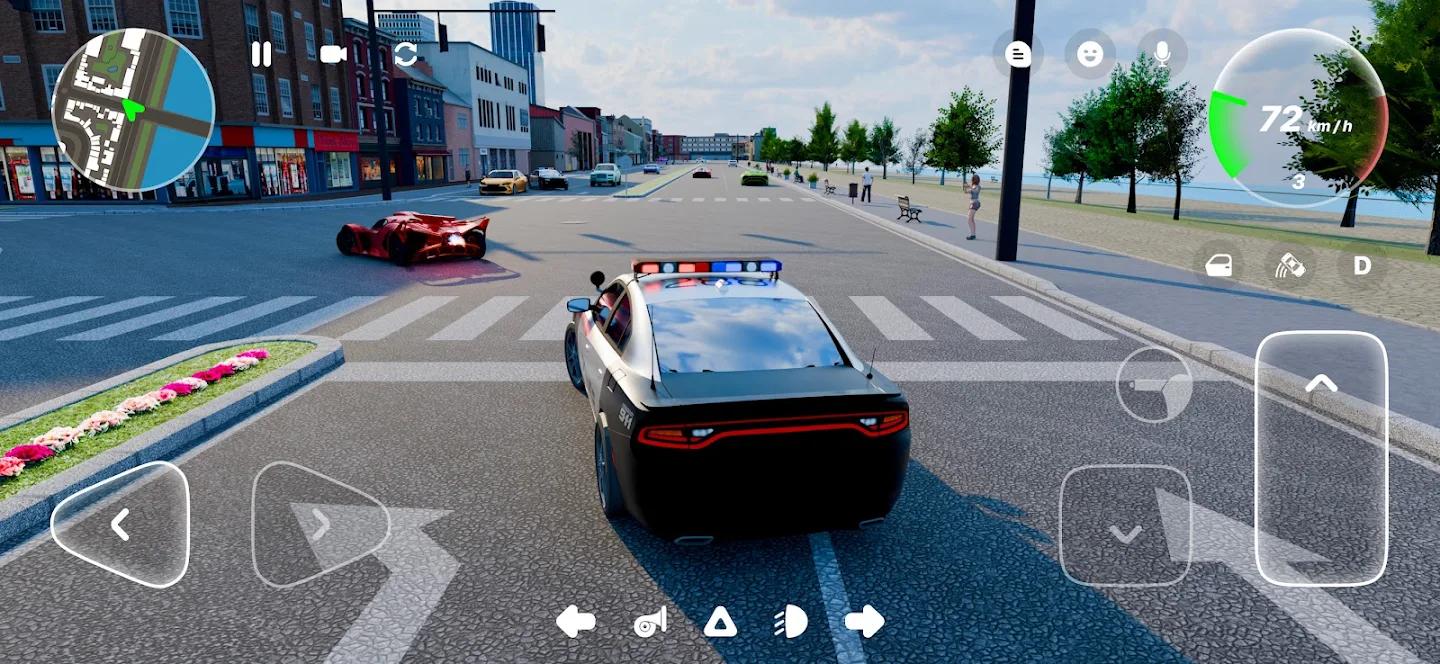1440x664 pixels.
Task: Open the chat list bubble icon
Action: [x=1018, y=54]
